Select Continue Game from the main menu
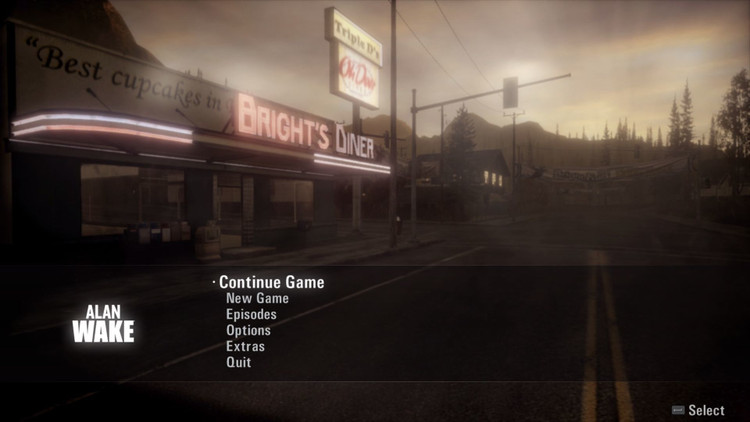Screen dimensions: 750x422 tap(271, 282)
